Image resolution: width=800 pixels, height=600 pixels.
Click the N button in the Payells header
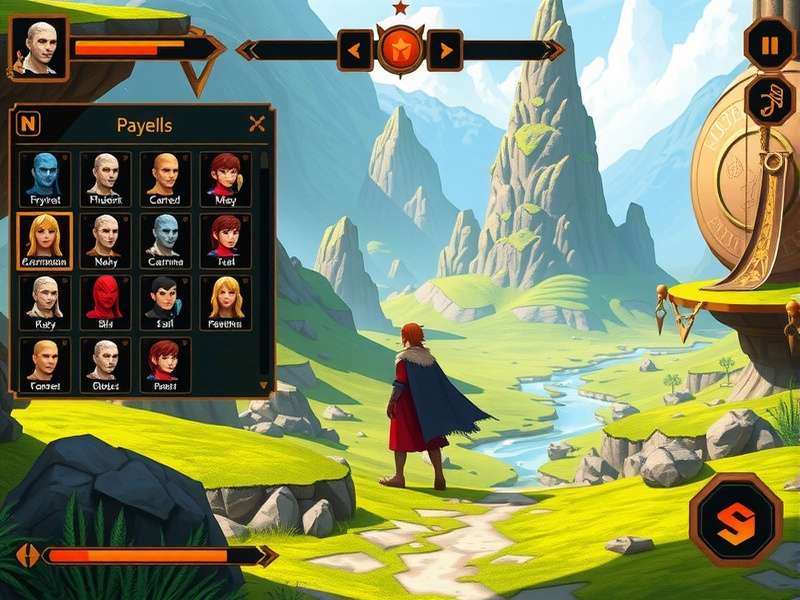tap(30, 124)
